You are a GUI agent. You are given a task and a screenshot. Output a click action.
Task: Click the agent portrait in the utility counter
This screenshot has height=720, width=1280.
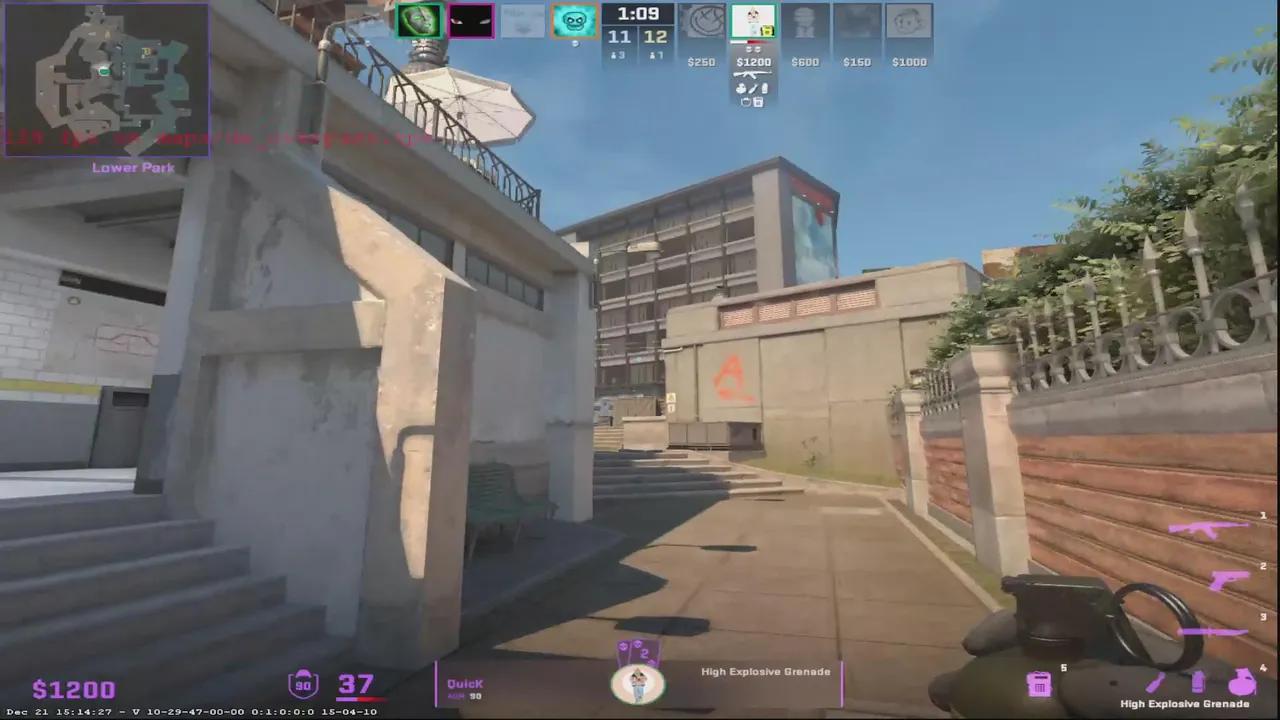(639, 683)
